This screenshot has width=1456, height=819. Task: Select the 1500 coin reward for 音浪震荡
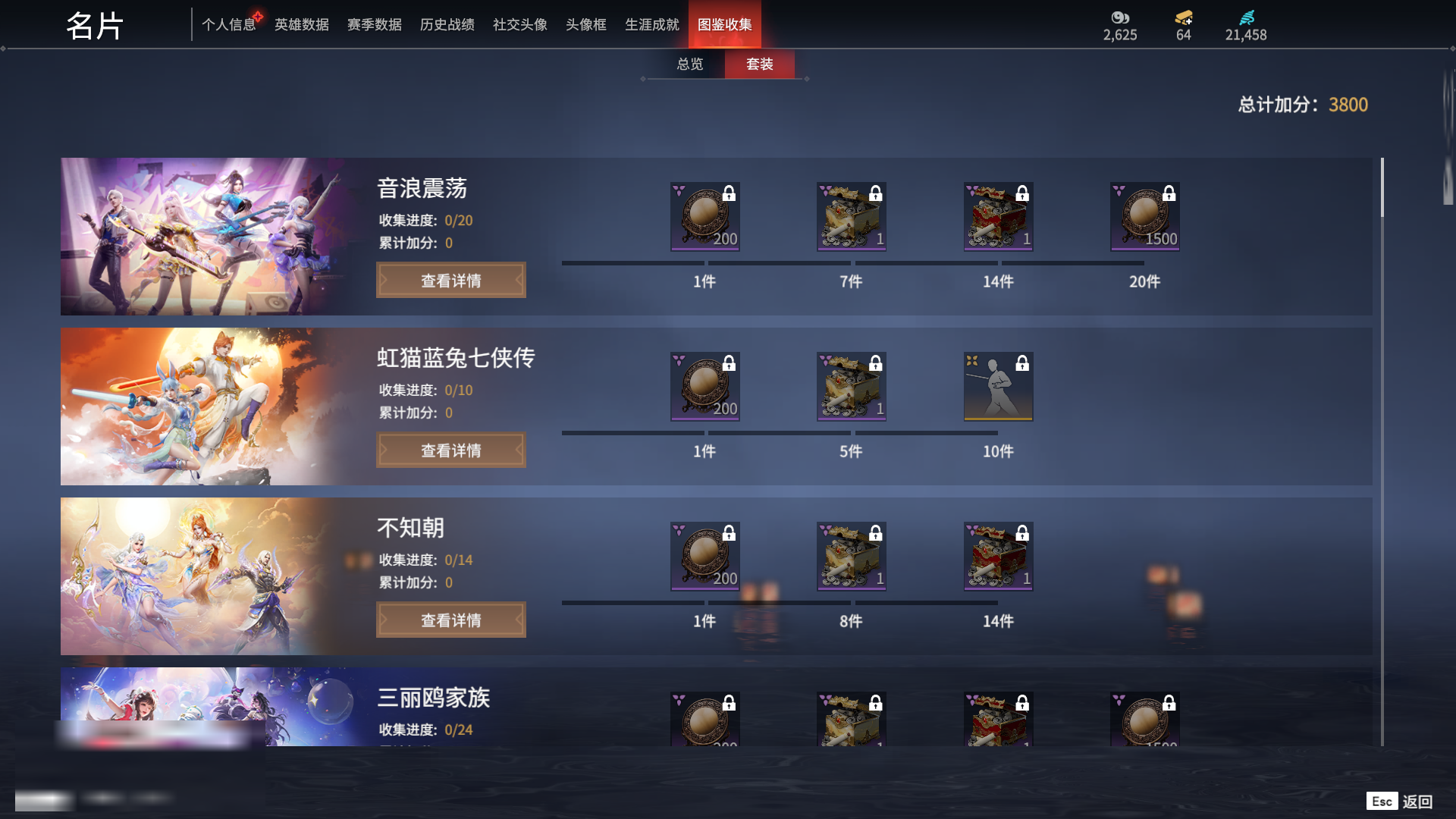click(1144, 217)
